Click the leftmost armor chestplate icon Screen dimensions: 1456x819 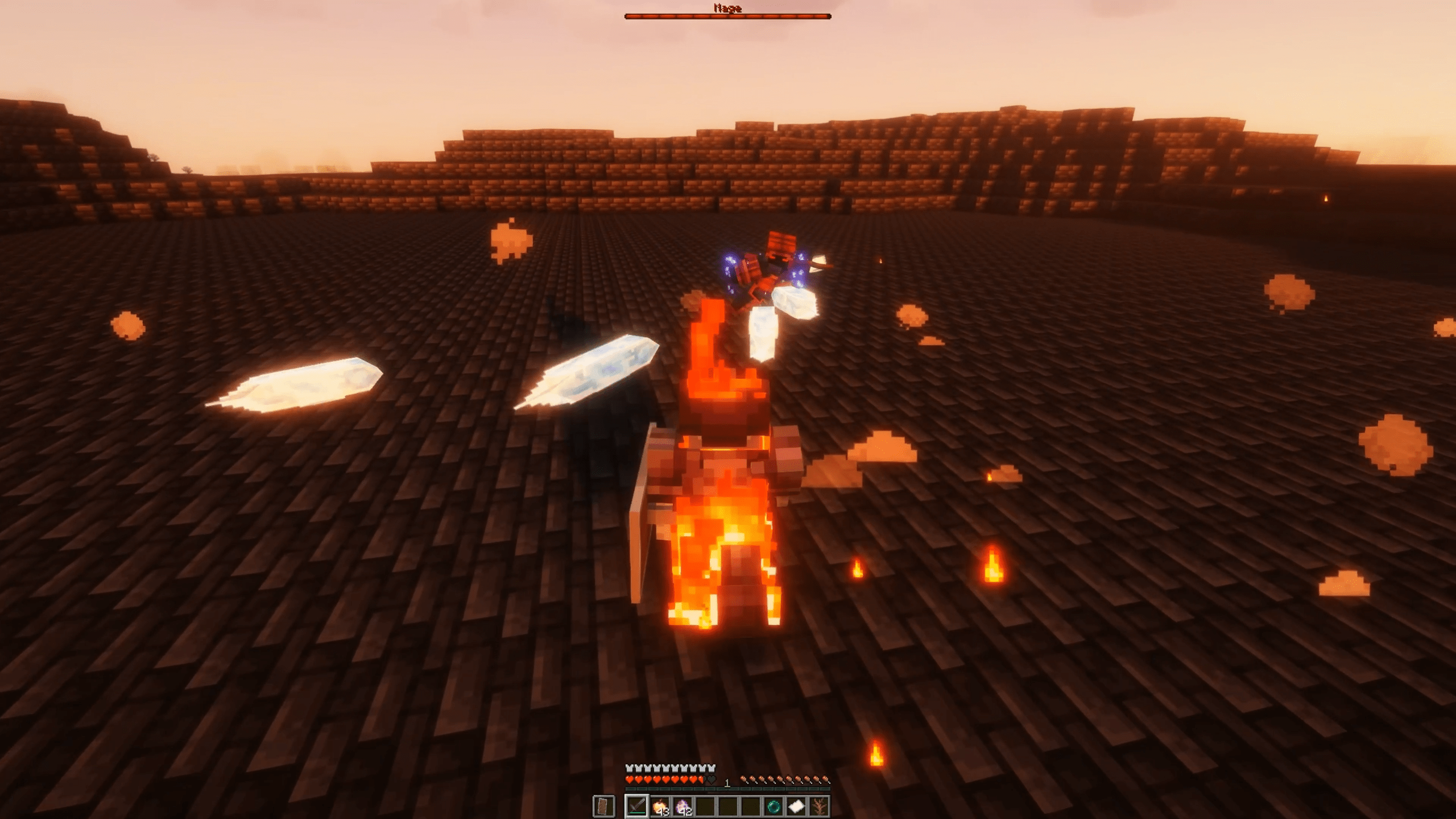click(630, 768)
